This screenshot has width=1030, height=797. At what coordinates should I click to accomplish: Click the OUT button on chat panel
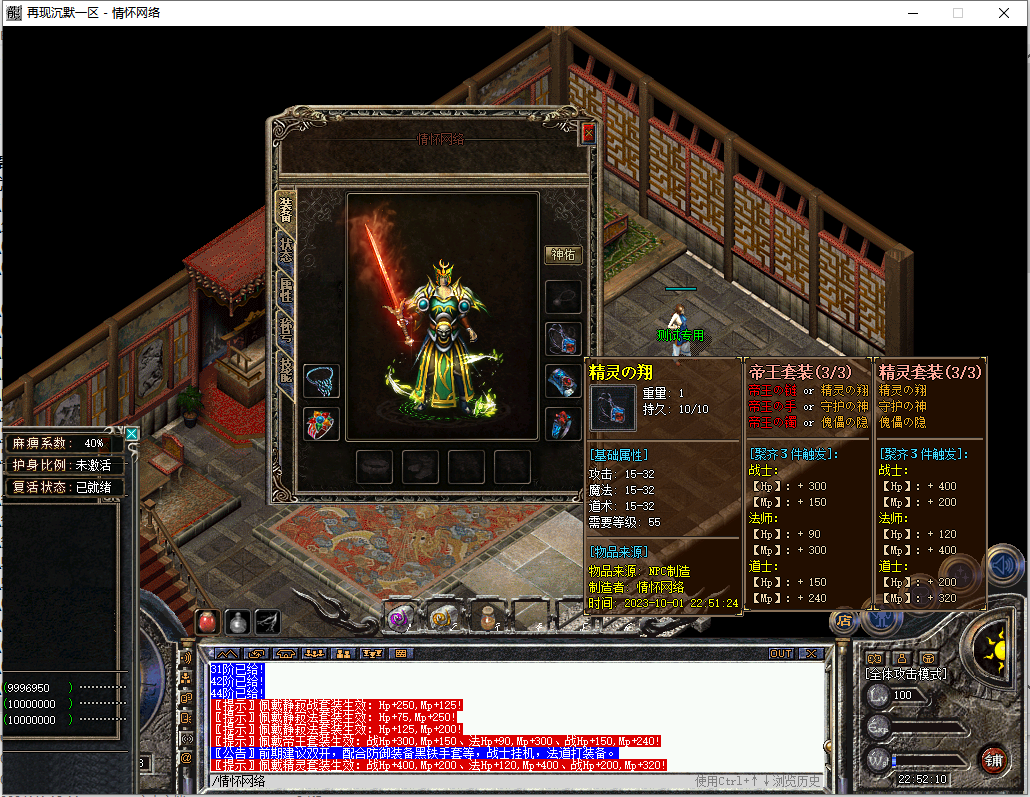pos(781,653)
